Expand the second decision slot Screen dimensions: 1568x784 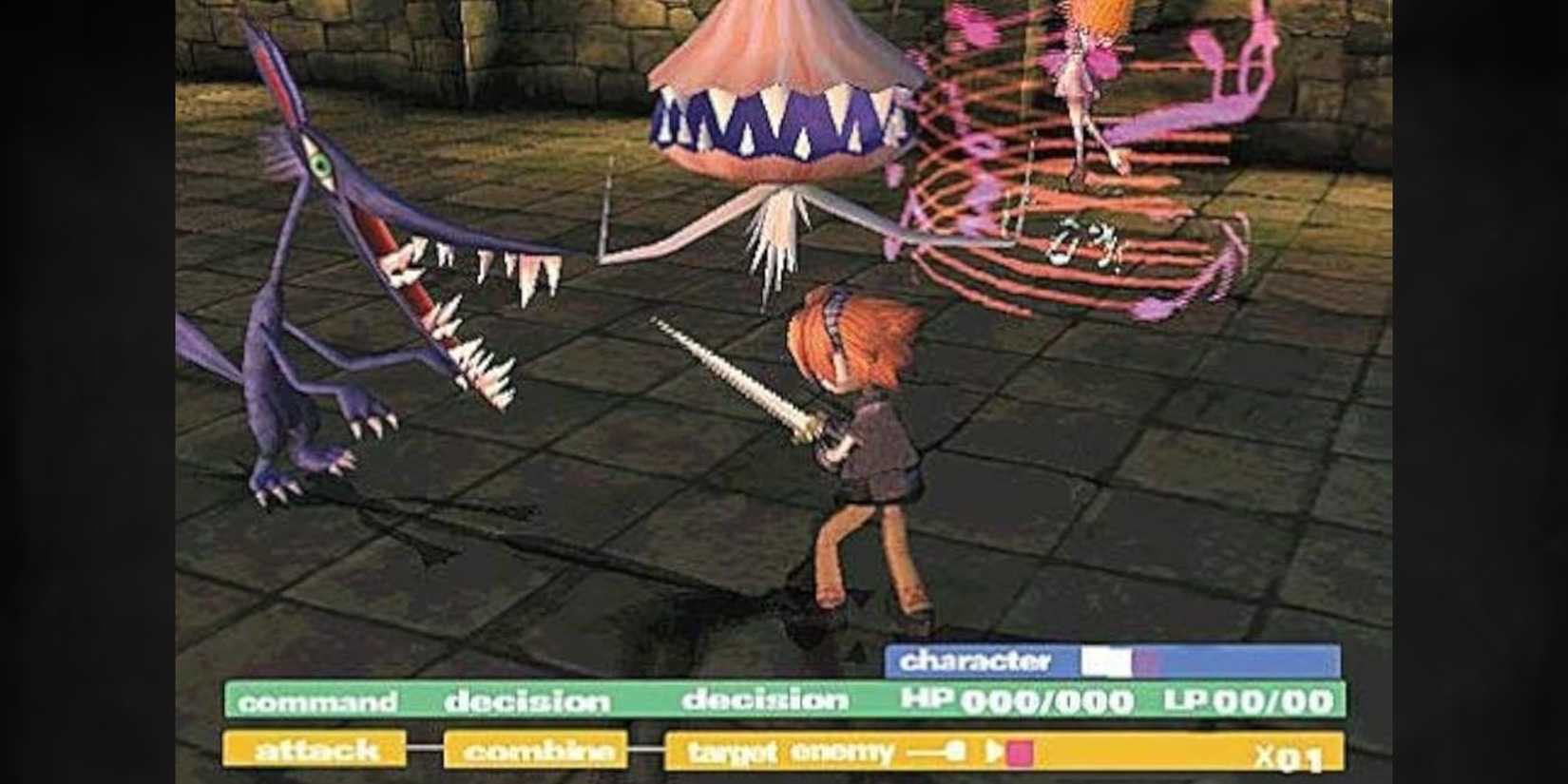[x=768, y=701]
